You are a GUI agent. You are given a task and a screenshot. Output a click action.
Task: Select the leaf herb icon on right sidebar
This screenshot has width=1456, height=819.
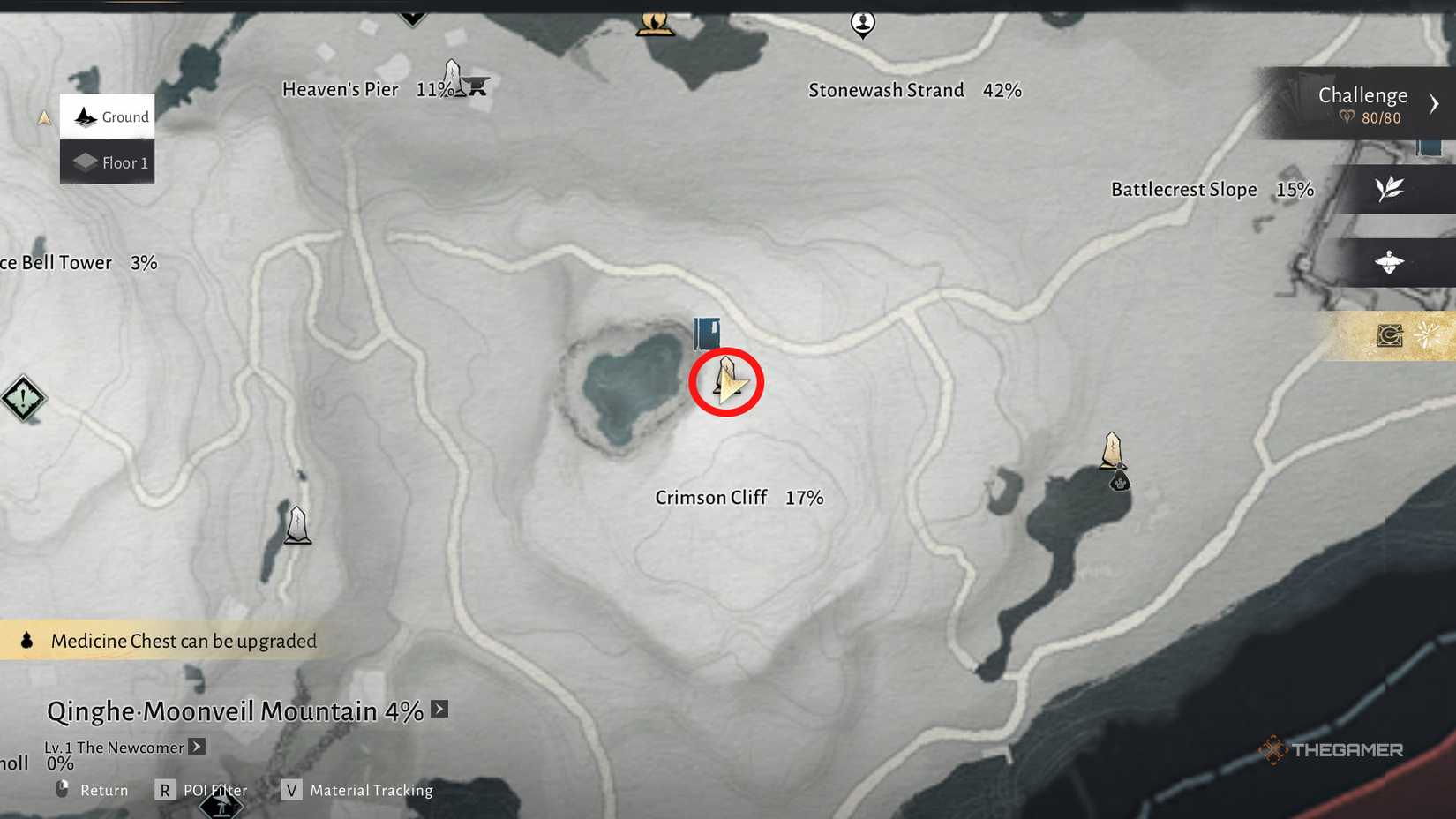[1390, 189]
